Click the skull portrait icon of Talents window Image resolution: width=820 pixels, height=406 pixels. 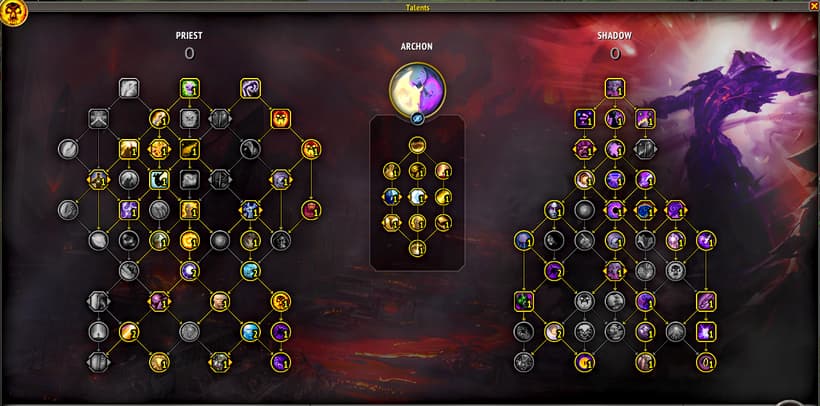(x=13, y=13)
